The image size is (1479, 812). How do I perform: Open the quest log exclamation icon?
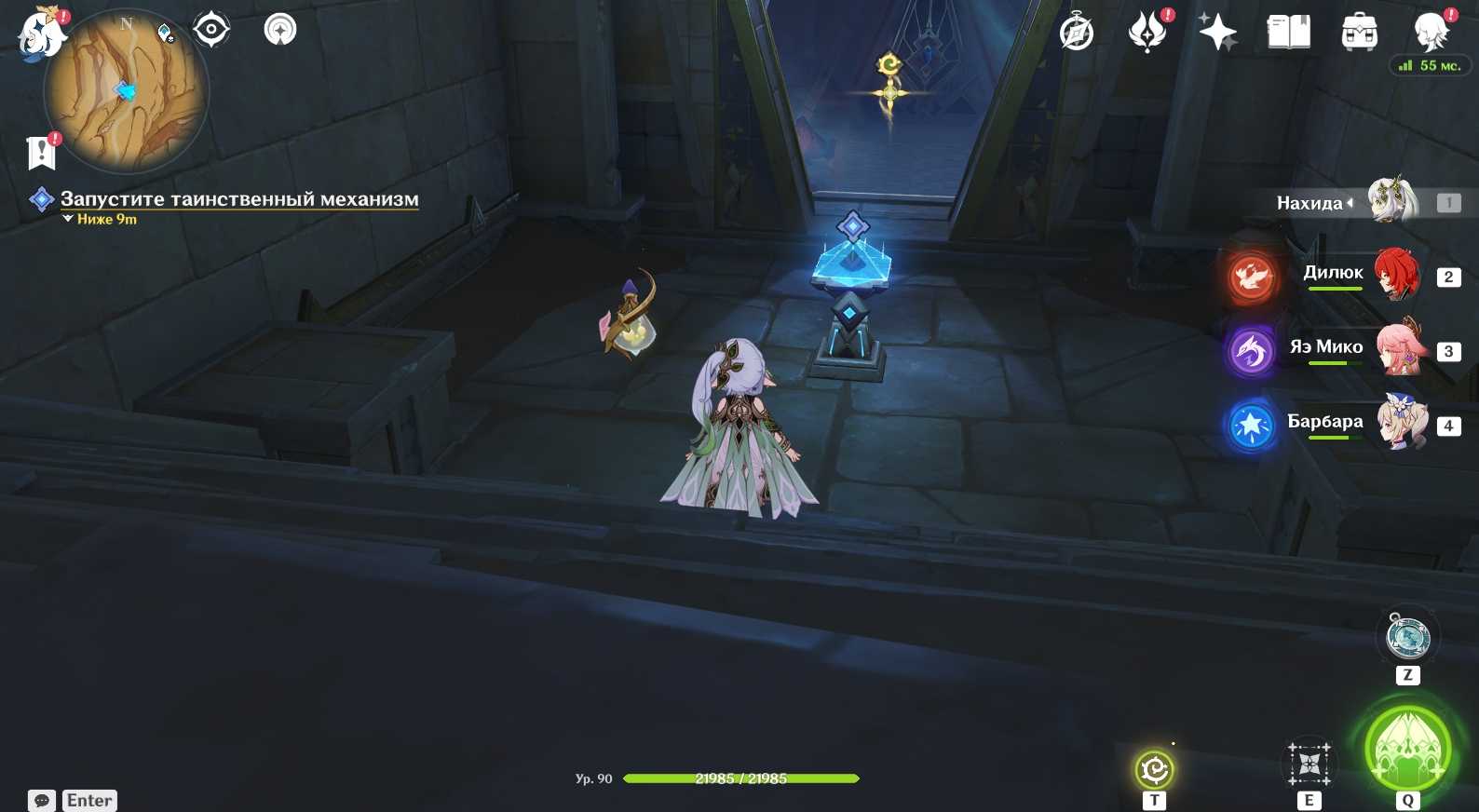[x=42, y=153]
